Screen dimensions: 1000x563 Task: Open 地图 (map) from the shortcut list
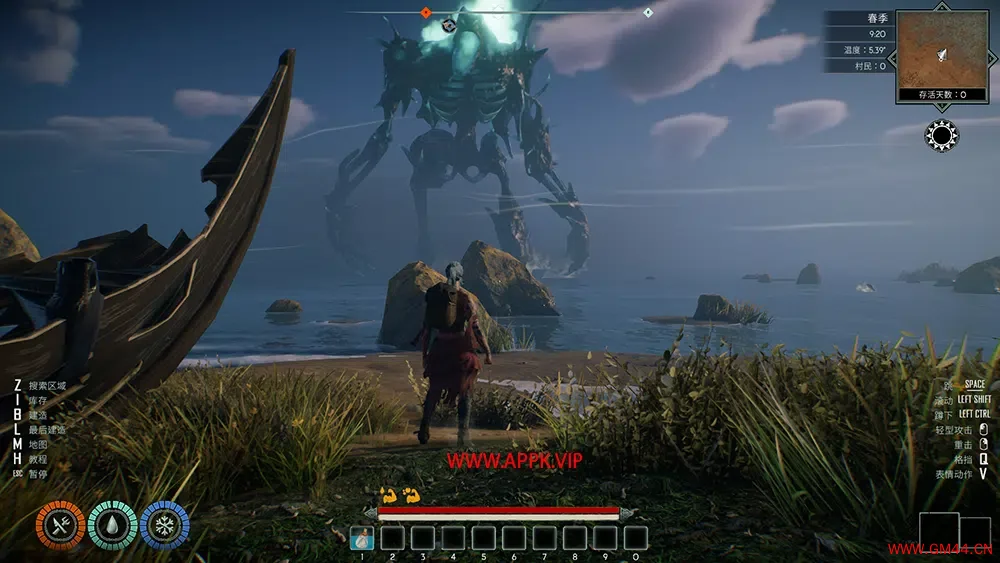(38, 444)
